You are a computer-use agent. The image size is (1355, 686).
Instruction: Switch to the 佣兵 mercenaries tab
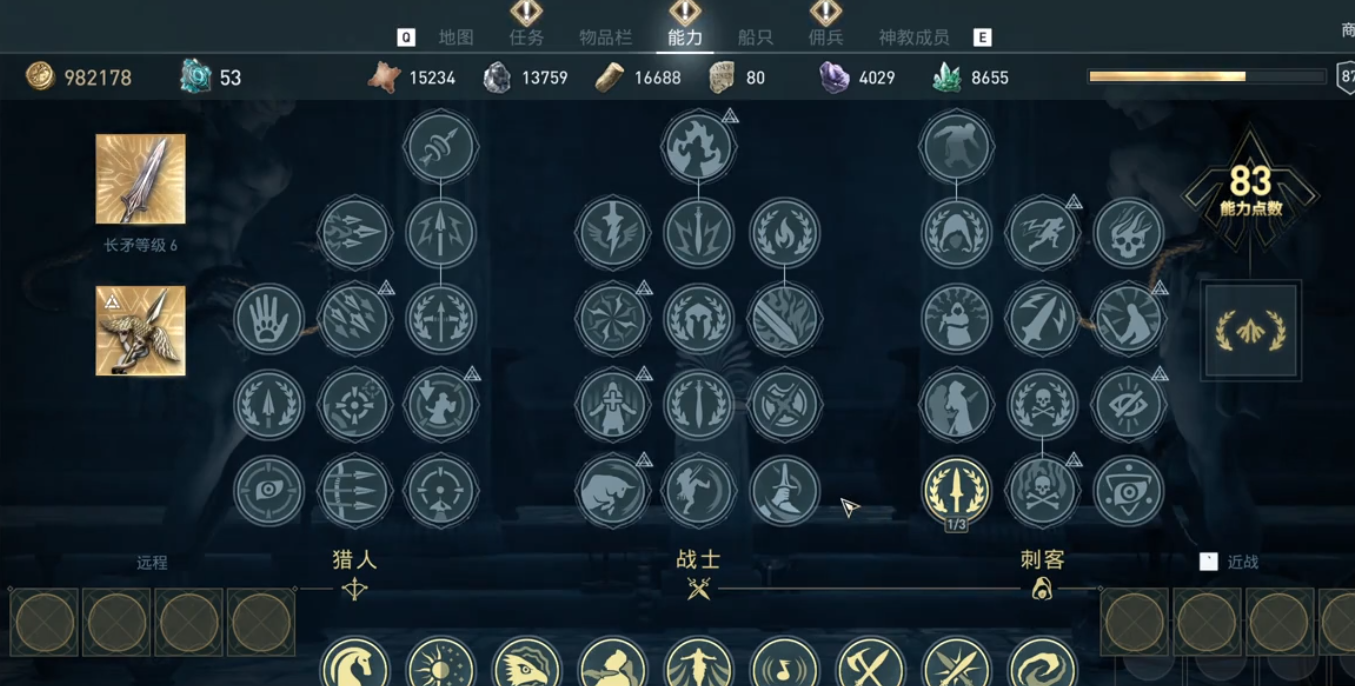[826, 38]
